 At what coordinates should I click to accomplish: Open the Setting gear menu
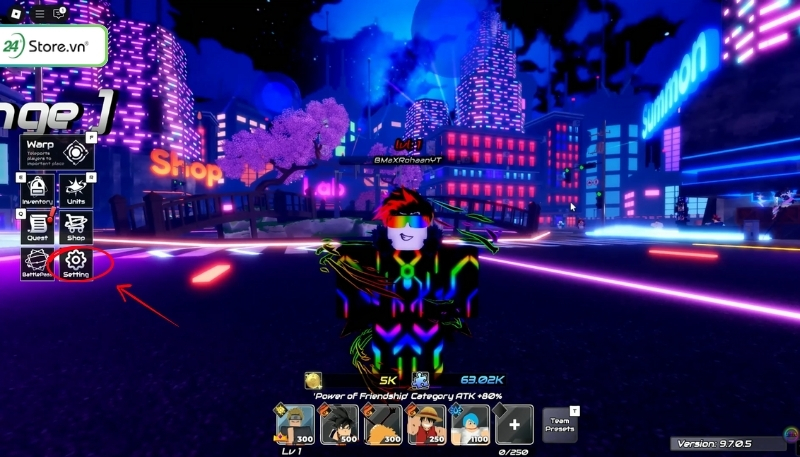point(76,264)
